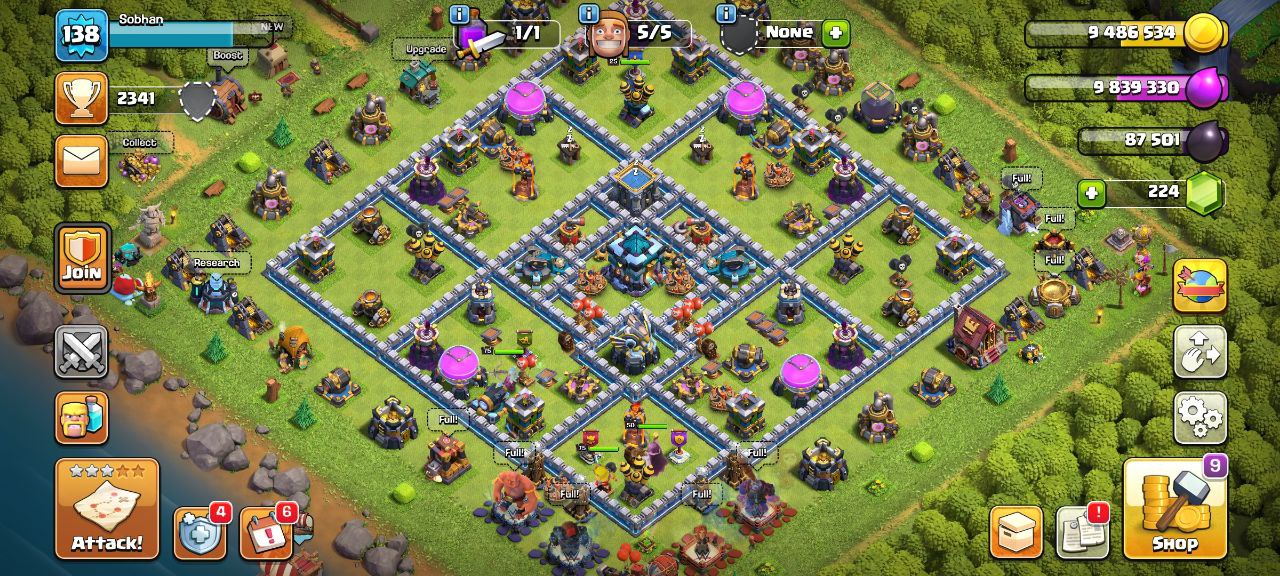Show builder info for 5/5 builders
Image resolution: width=1280 pixels, height=576 pixels.
(588, 14)
